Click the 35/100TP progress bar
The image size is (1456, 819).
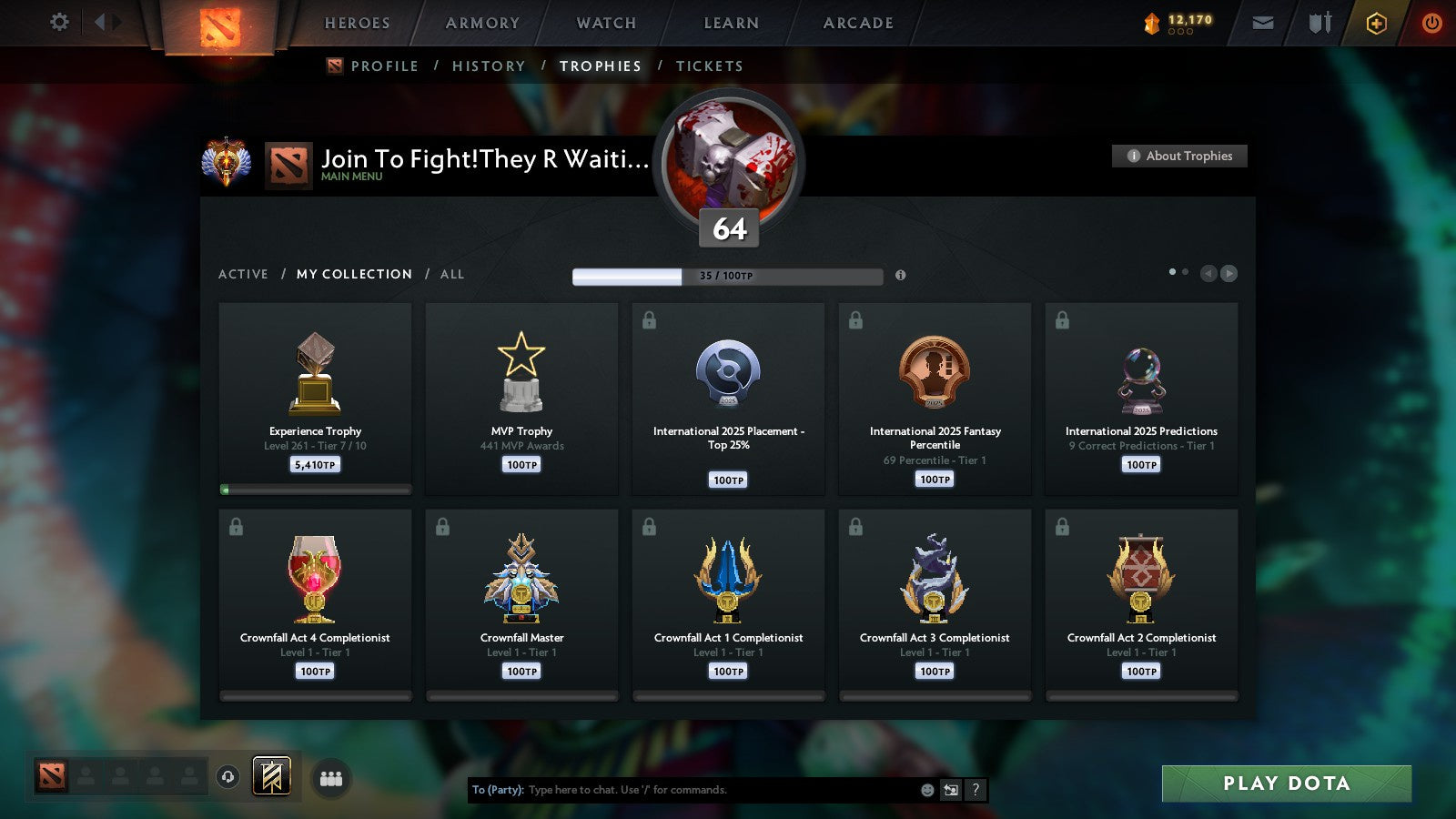coord(726,276)
